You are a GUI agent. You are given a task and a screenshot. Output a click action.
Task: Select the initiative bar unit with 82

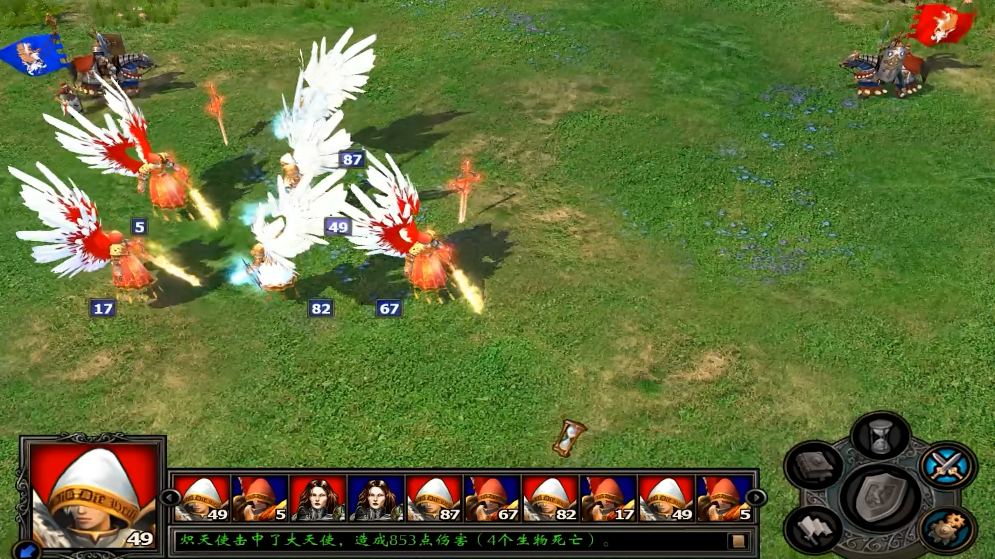550,498
